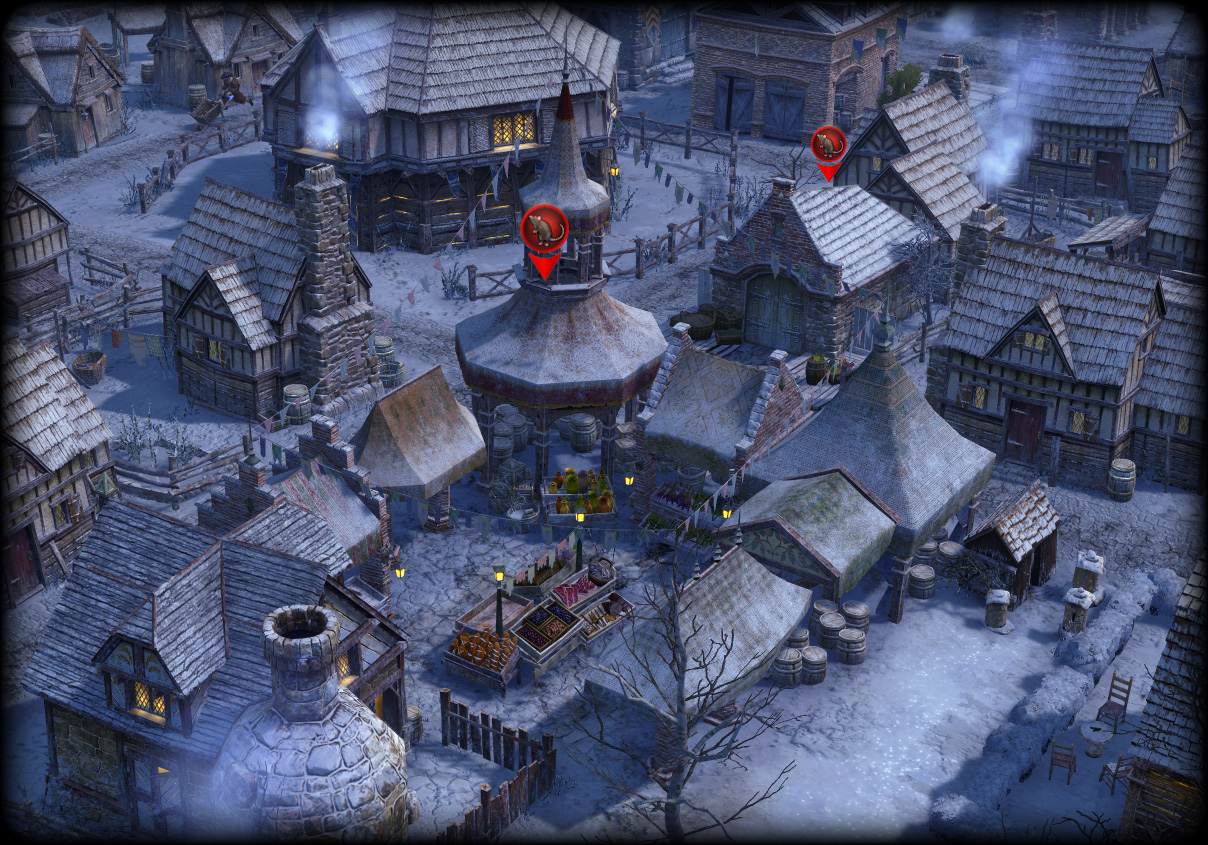1208x845 pixels.
Task: Select the rat marker above the market tower
Action: tap(544, 229)
